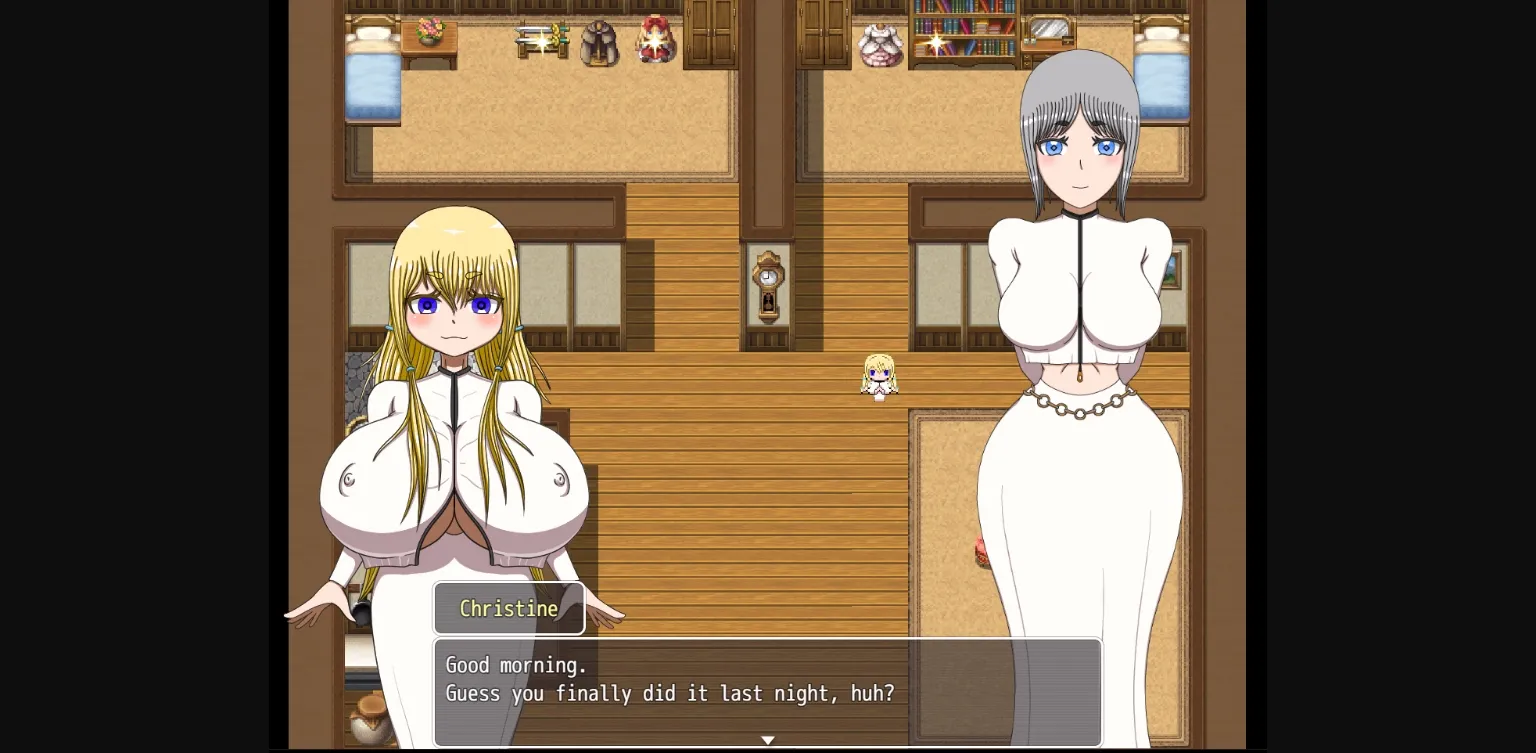The image size is (1536, 753).
Task: Inspect the gray hooded cloak stand
Action: [599, 42]
